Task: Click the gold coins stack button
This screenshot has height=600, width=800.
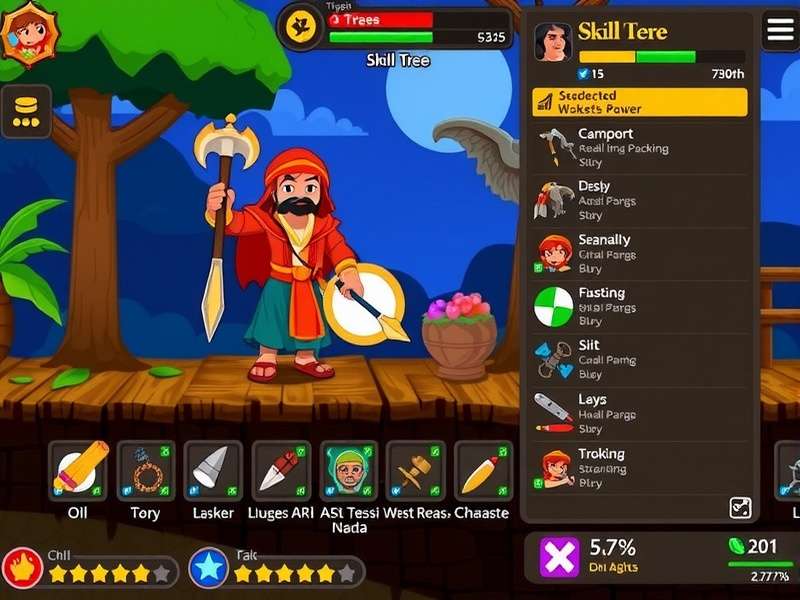Action: coord(27,111)
